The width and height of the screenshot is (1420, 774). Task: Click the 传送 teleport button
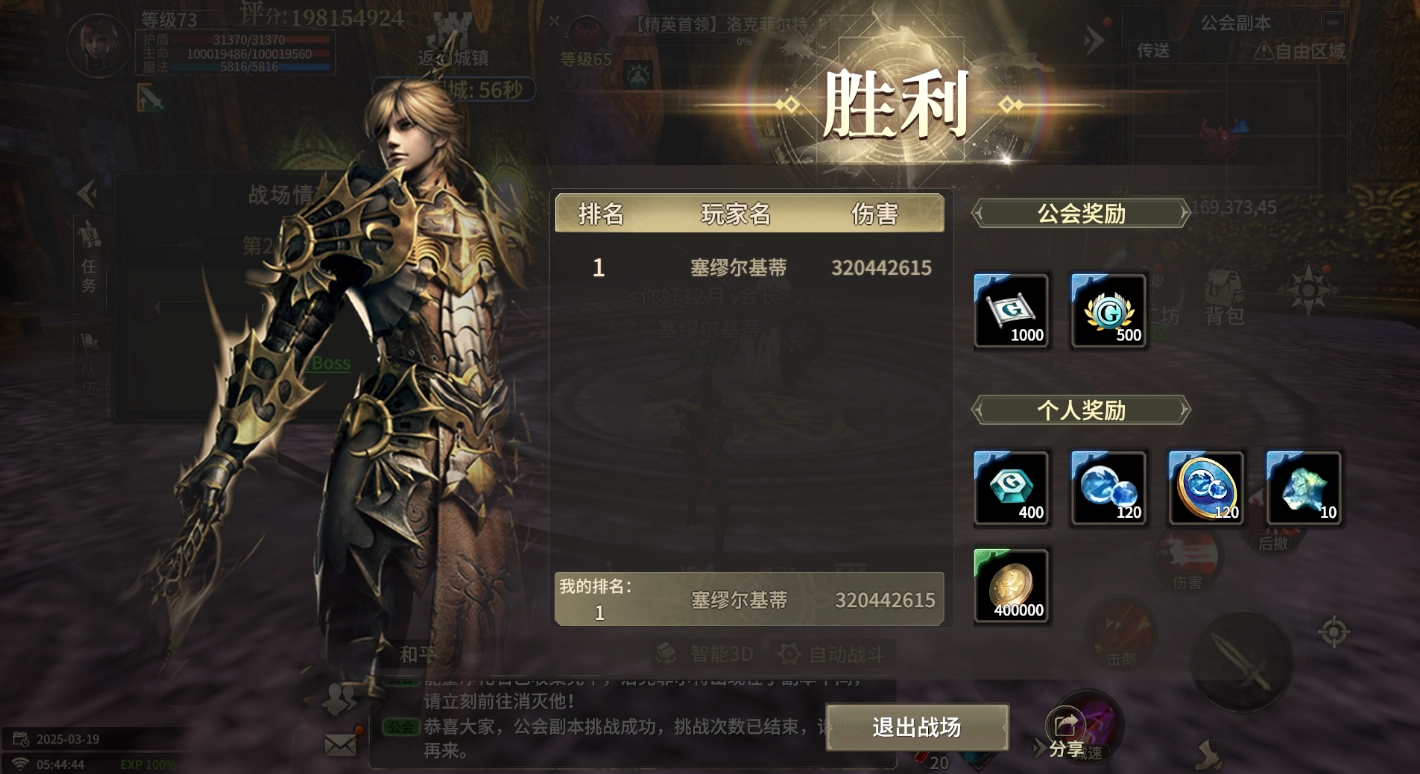(1152, 51)
